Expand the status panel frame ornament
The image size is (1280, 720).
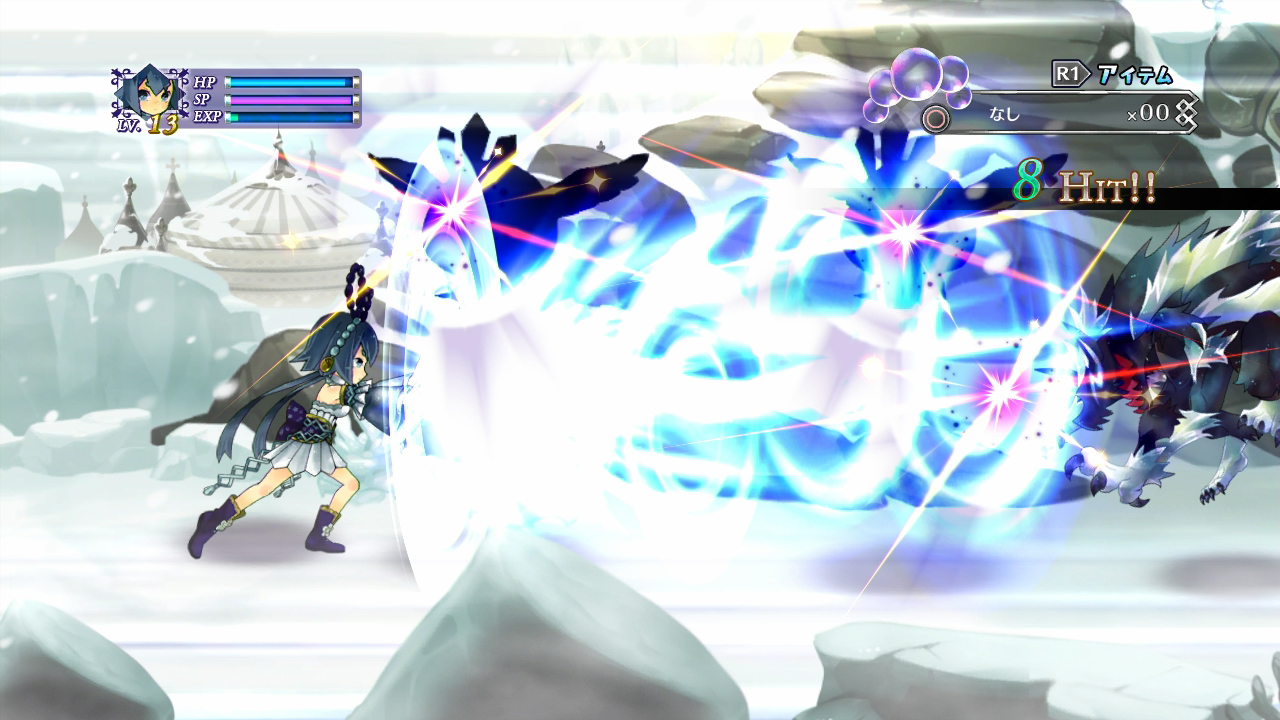click(116, 71)
